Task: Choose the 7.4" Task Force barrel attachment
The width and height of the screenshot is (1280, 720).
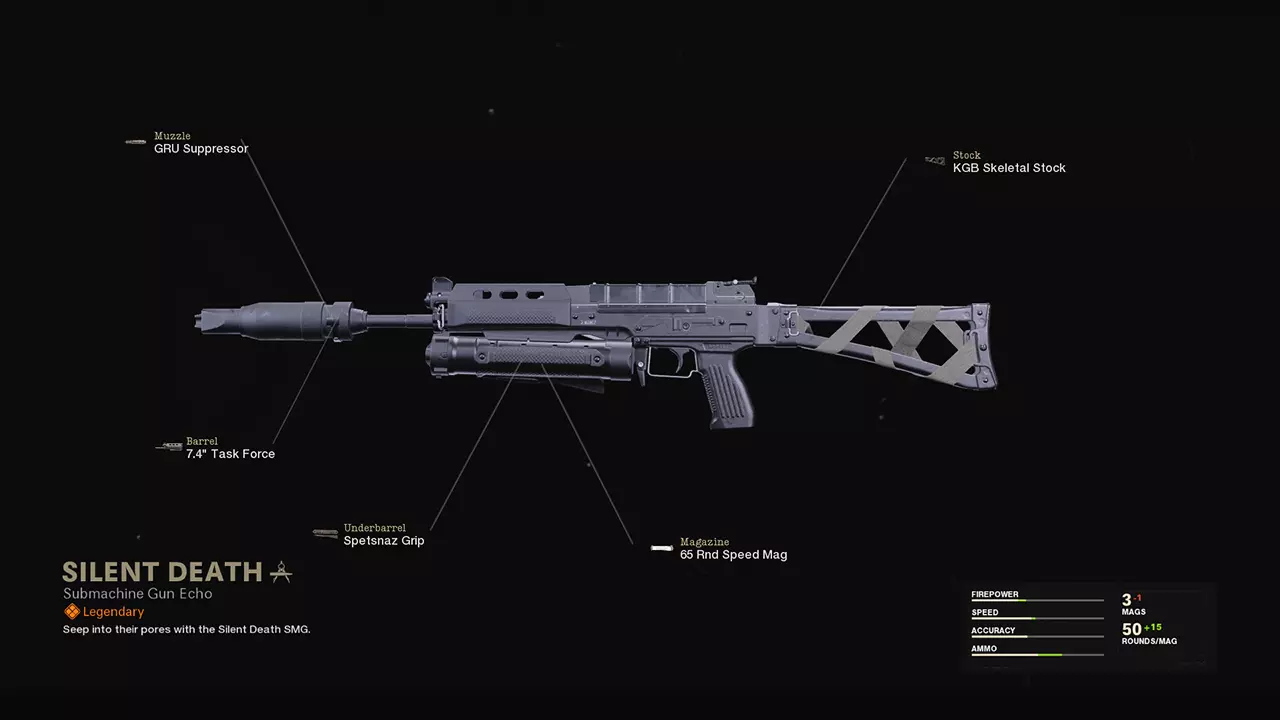Action: tap(229, 454)
